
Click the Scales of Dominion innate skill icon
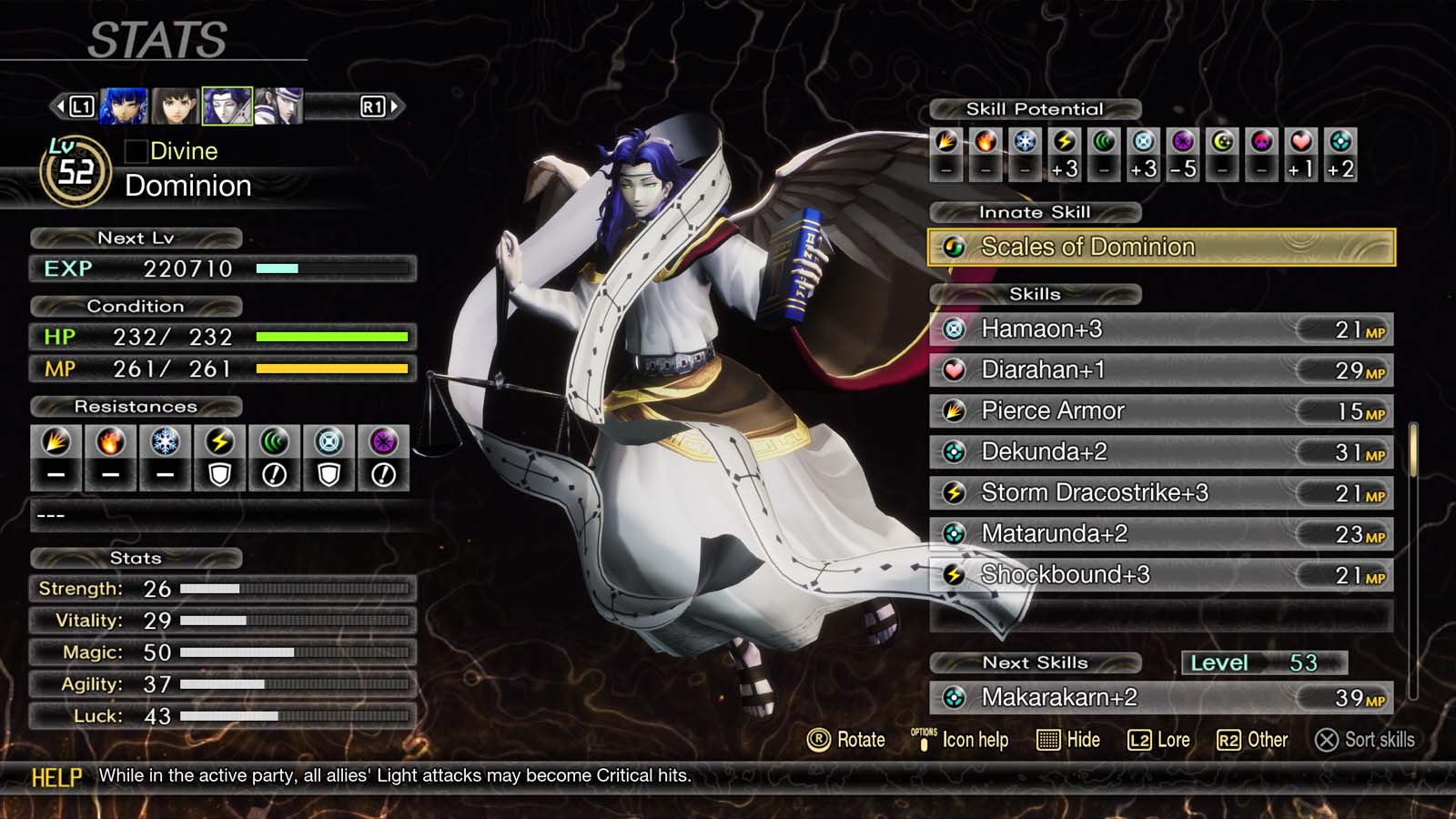pyautogui.click(x=954, y=247)
